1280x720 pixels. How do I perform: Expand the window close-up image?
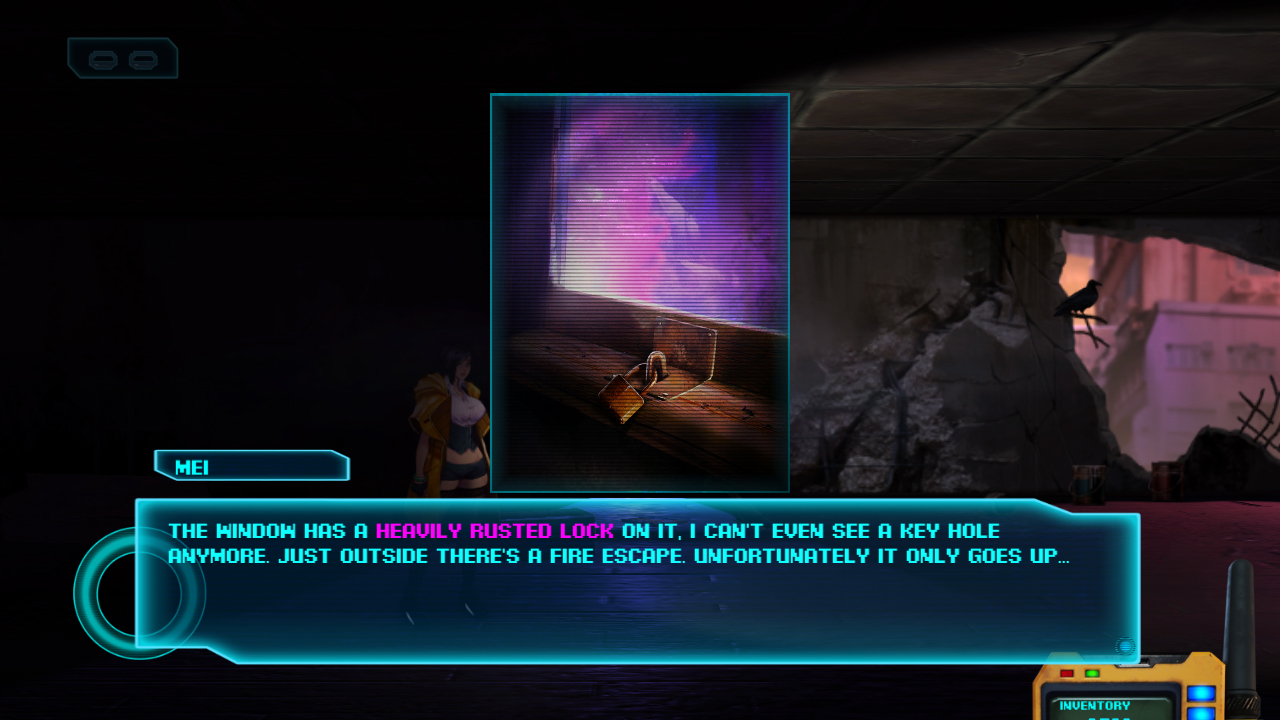(639, 292)
